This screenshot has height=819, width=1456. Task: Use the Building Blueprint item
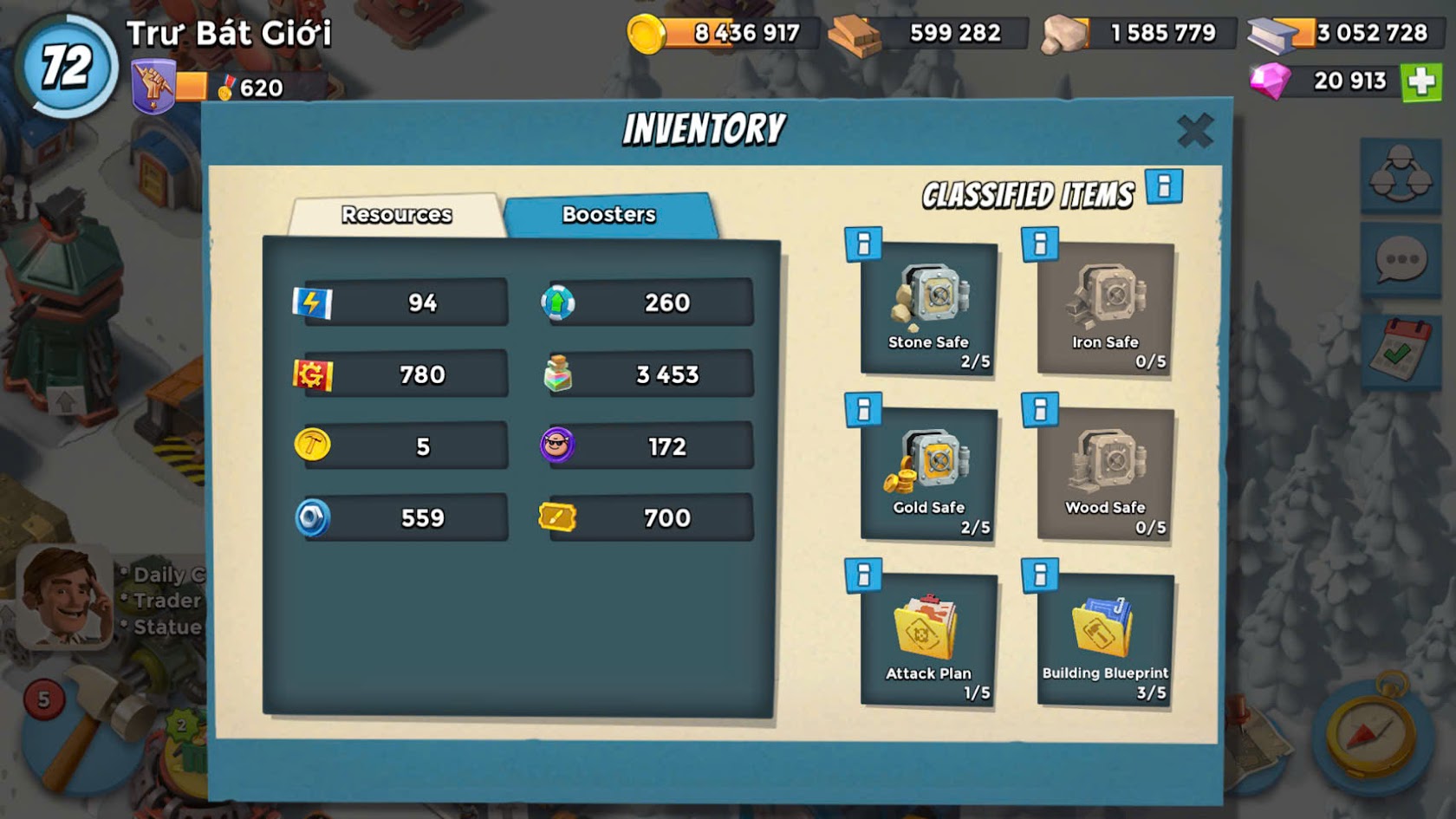pyautogui.click(x=1105, y=640)
